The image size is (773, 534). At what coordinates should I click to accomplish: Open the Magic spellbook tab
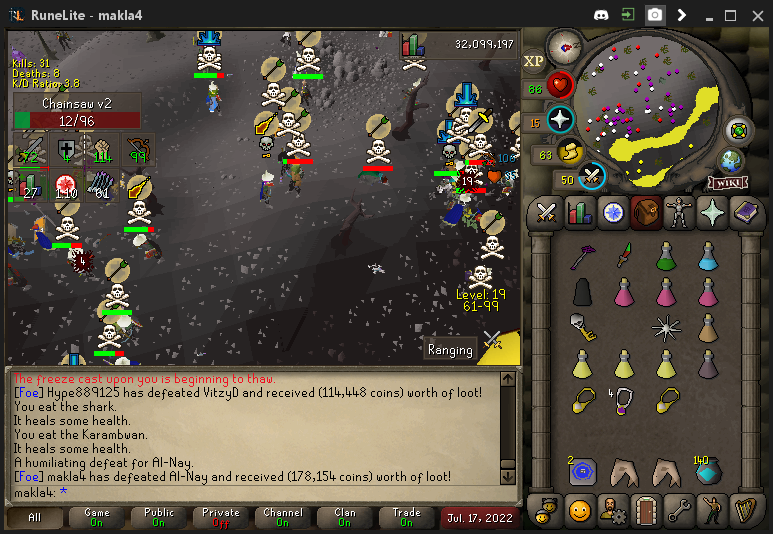click(746, 213)
